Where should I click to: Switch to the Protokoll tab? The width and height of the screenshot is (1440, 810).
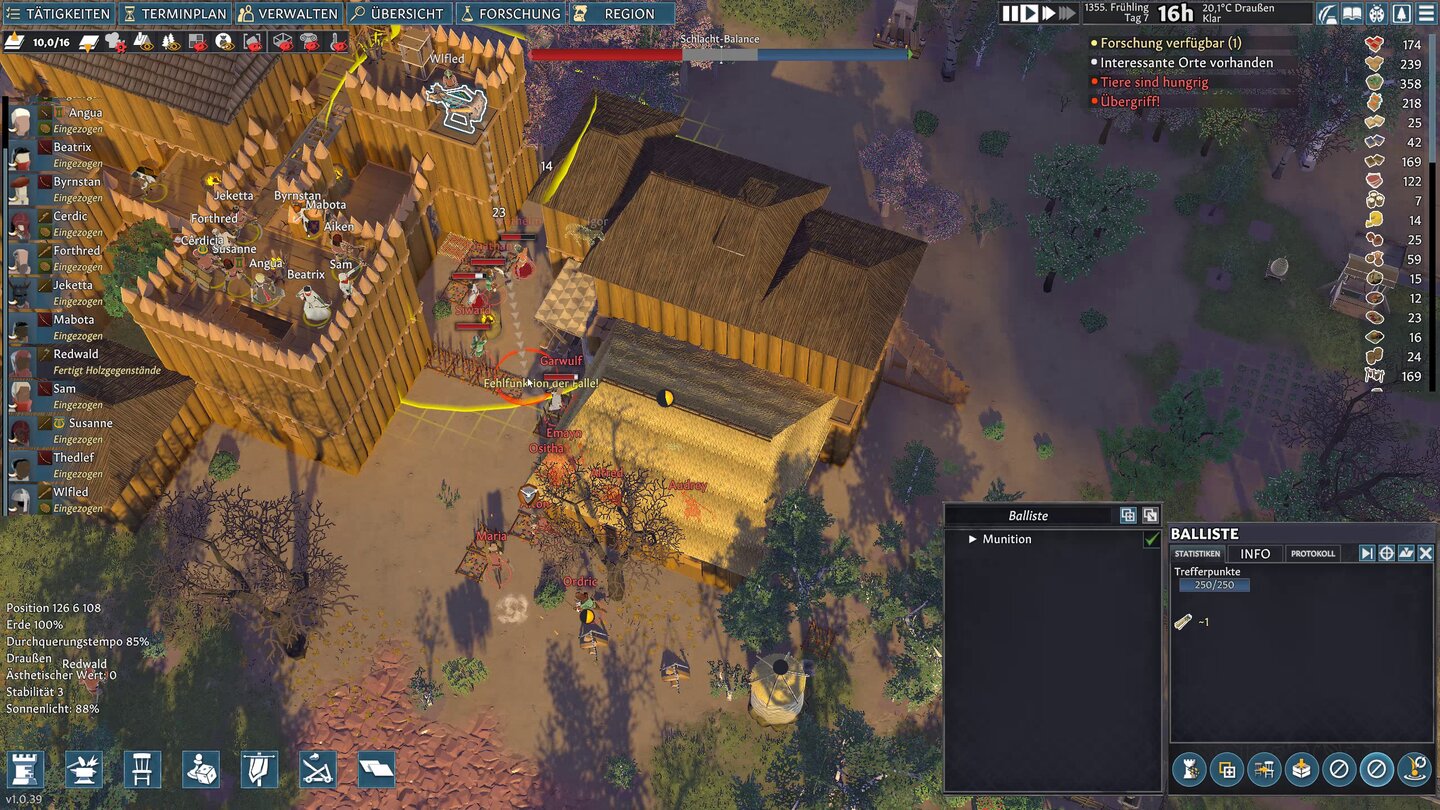1313,554
